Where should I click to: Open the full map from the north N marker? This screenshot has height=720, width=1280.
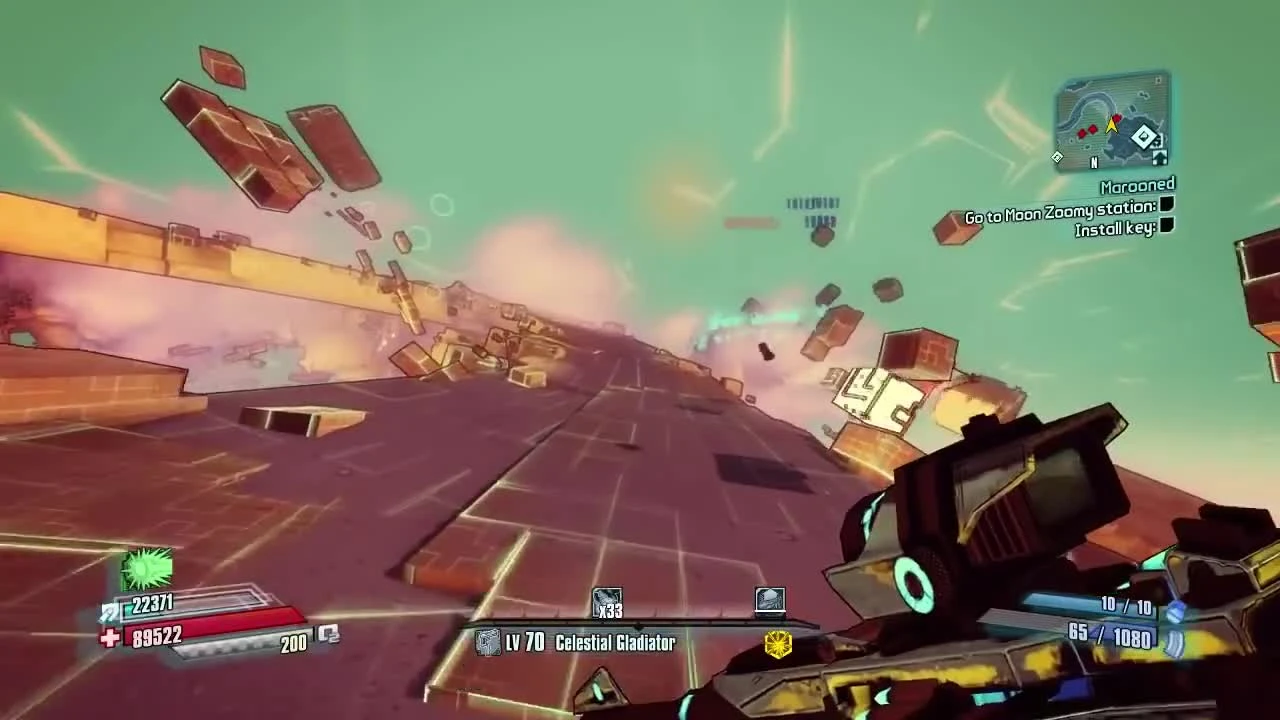click(1094, 161)
